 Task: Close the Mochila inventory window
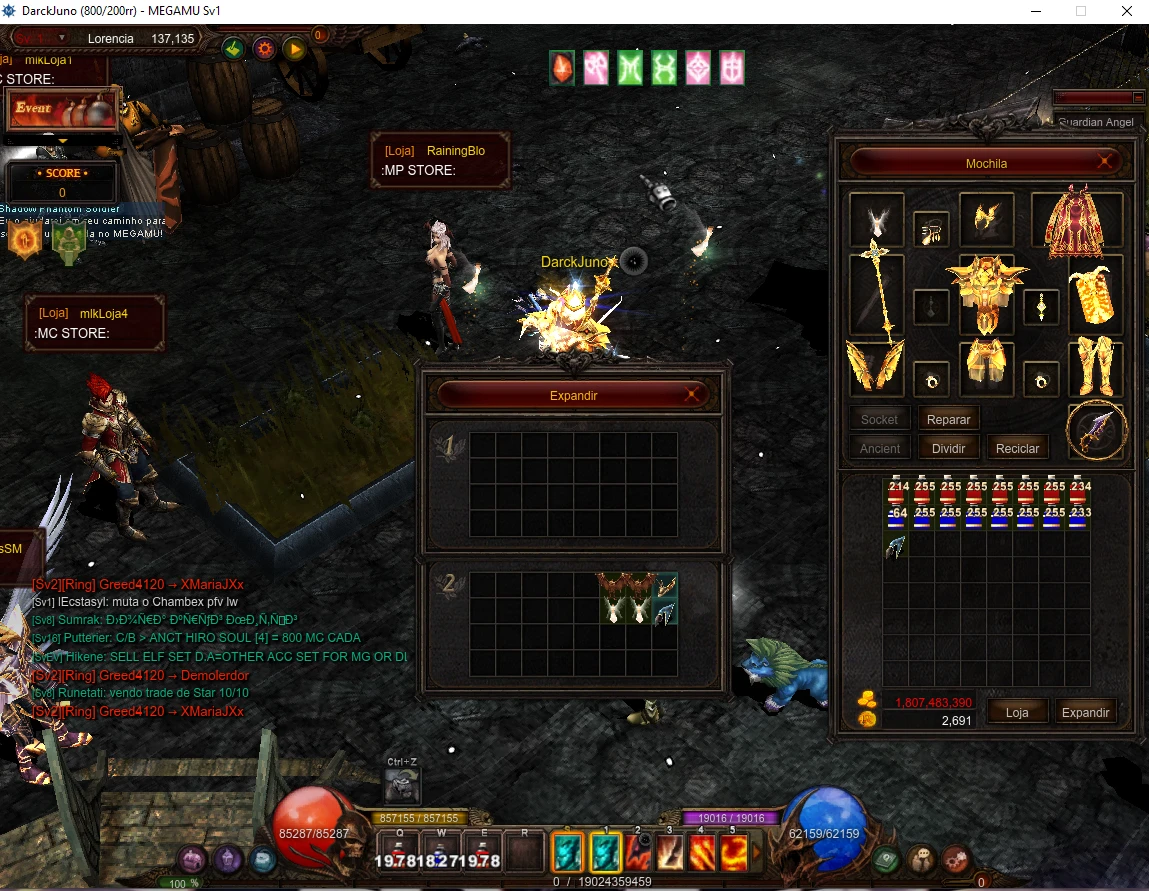(x=1106, y=162)
